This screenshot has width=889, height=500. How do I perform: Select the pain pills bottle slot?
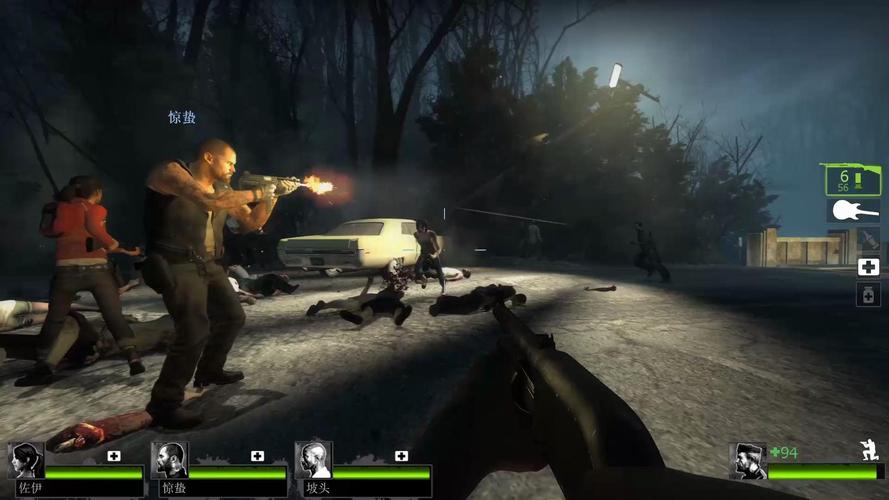point(868,294)
